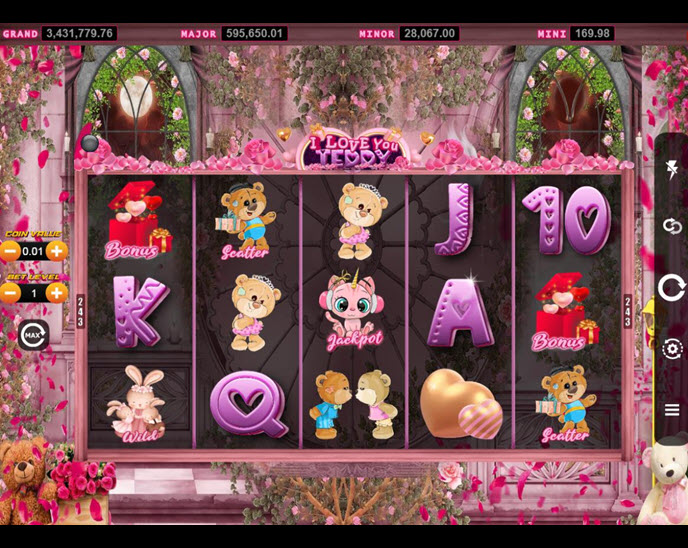Open the gear settings icon
Image resolution: width=688 pixels, height=548 pixels.
point(672,348)
